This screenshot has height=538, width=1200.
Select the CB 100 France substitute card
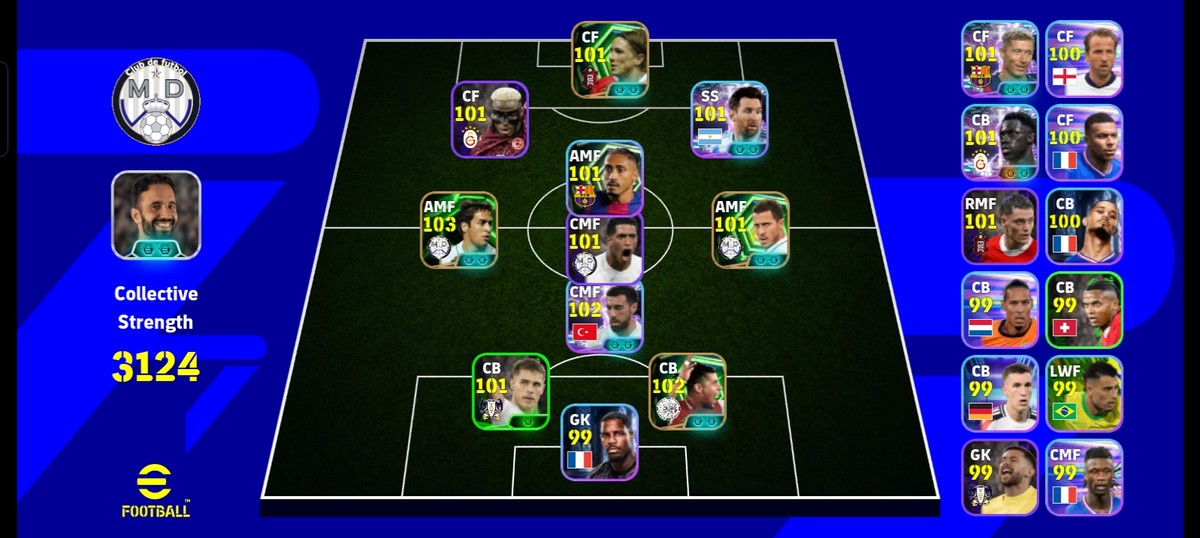pos(1084,226)
